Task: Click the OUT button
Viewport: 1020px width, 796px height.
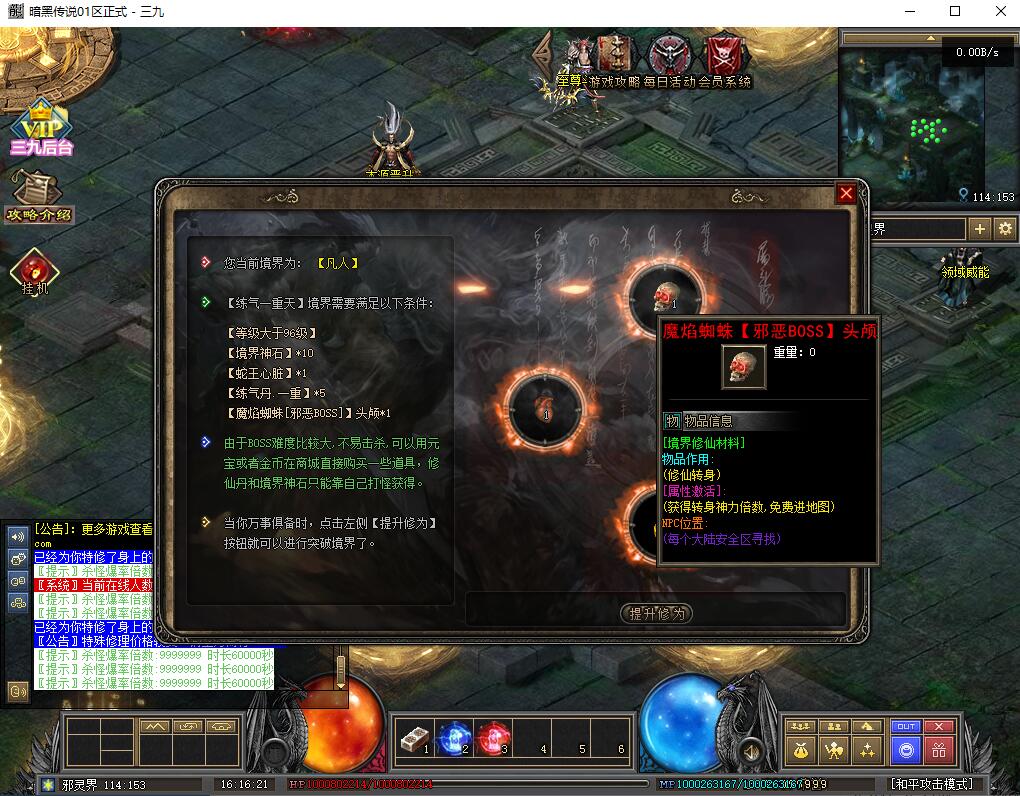Action: coord(906,726)
